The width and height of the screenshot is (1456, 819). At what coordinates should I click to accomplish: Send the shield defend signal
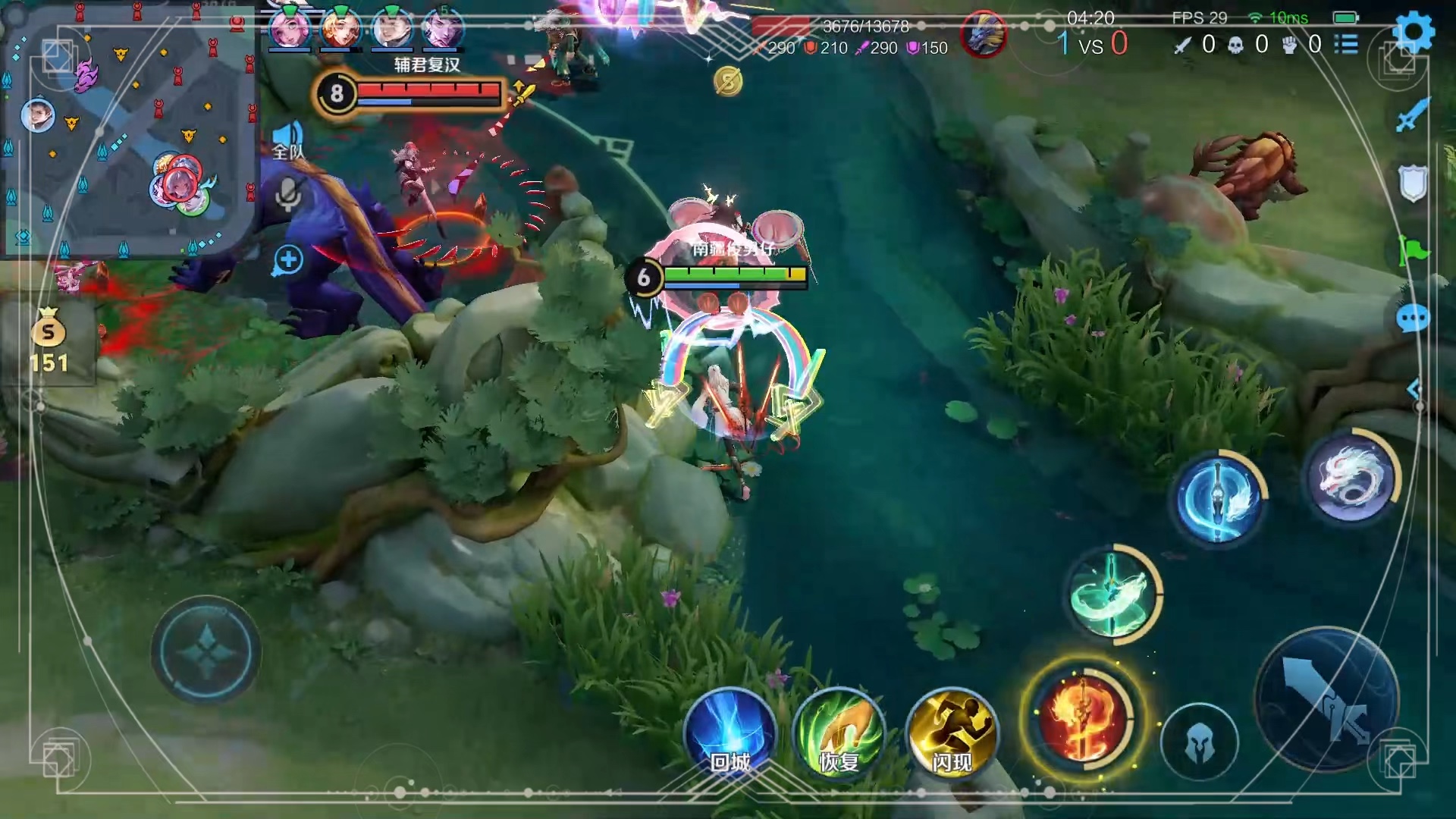[1412, 183]
